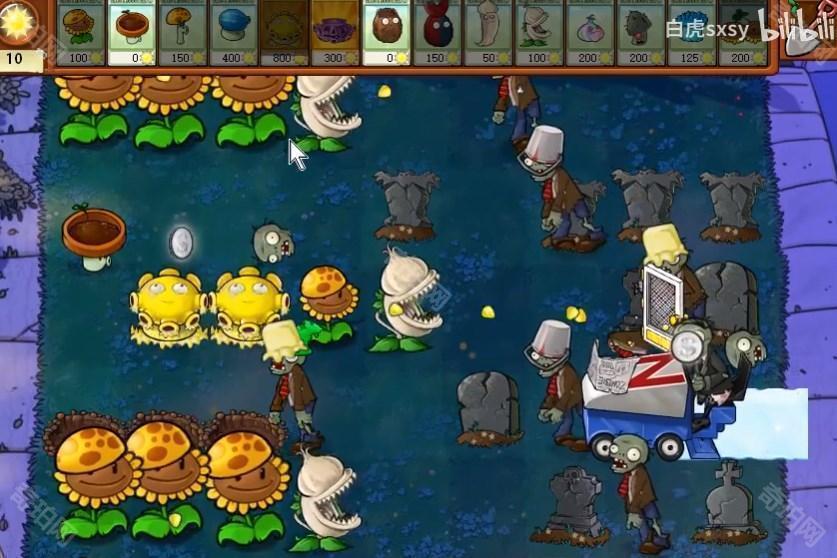
Task: Choose the brown wall-nut seed packet
Action: tap(386, 32)
